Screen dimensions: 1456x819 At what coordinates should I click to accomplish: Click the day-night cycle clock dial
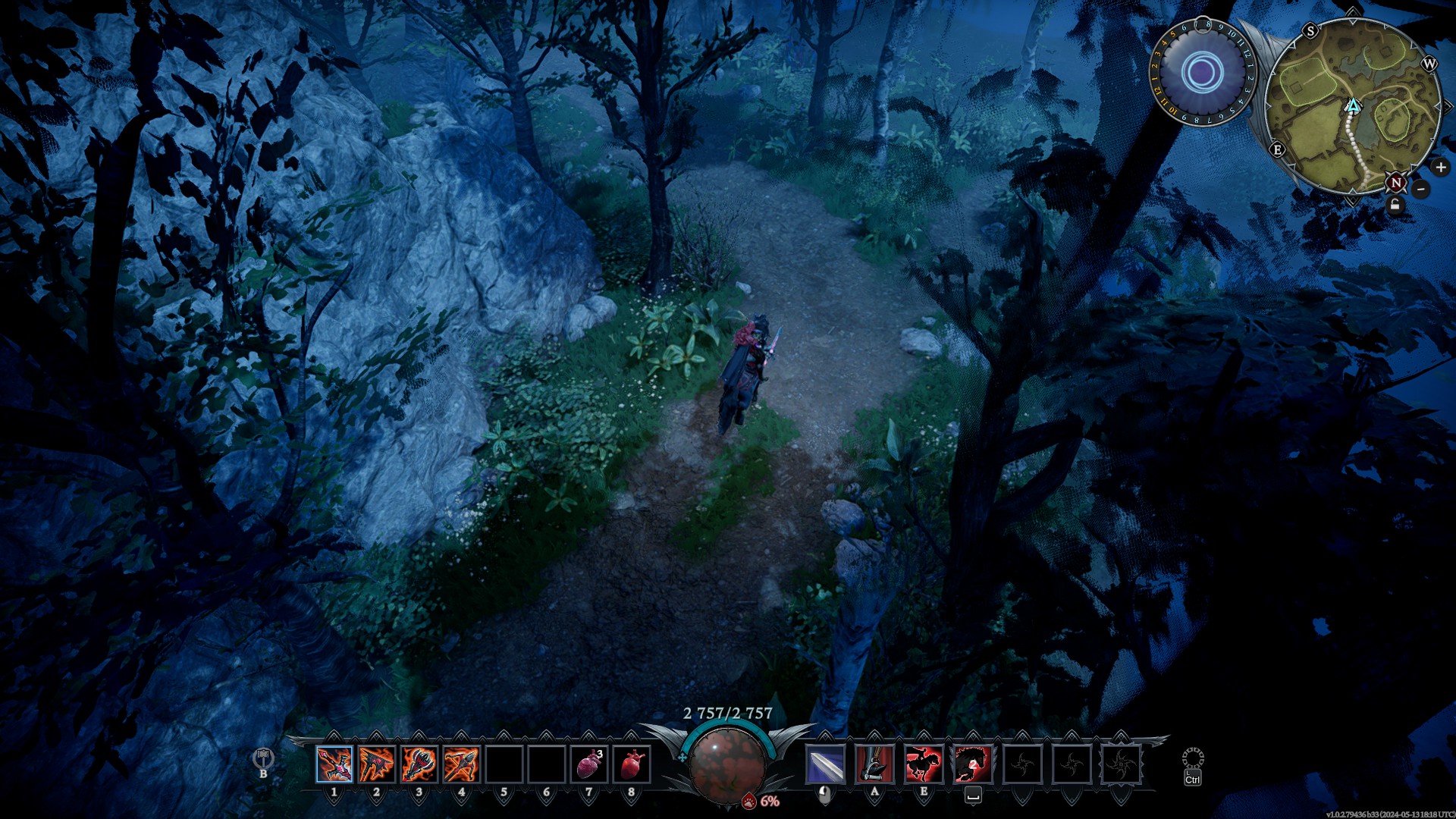click(x=1202, y=73)
